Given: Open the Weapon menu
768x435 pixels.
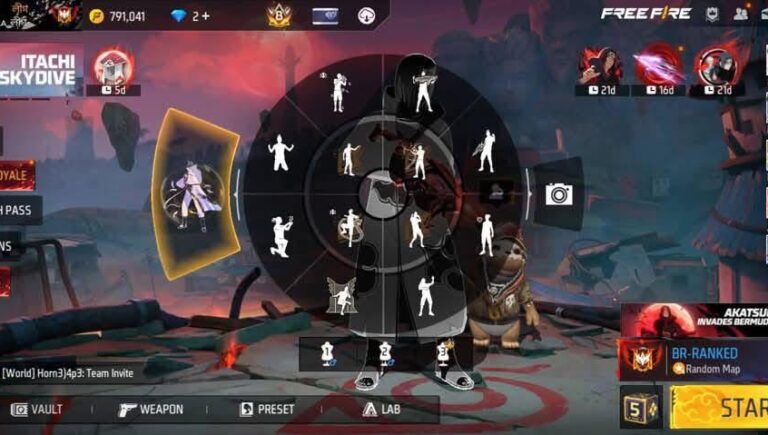Looking at the screenshot, I should 150,409.
